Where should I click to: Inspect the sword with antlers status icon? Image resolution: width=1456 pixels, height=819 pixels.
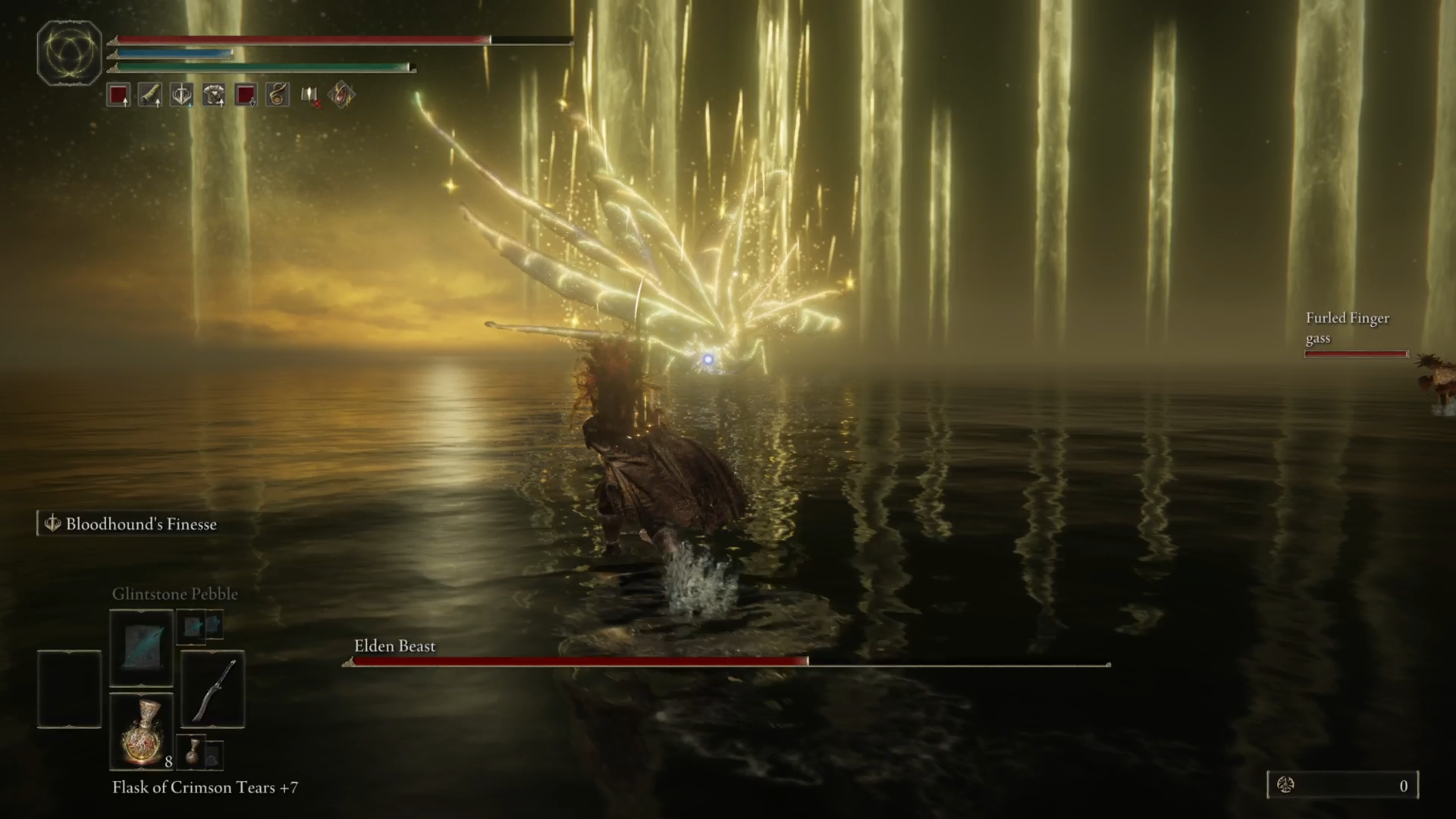coord(182,96)
